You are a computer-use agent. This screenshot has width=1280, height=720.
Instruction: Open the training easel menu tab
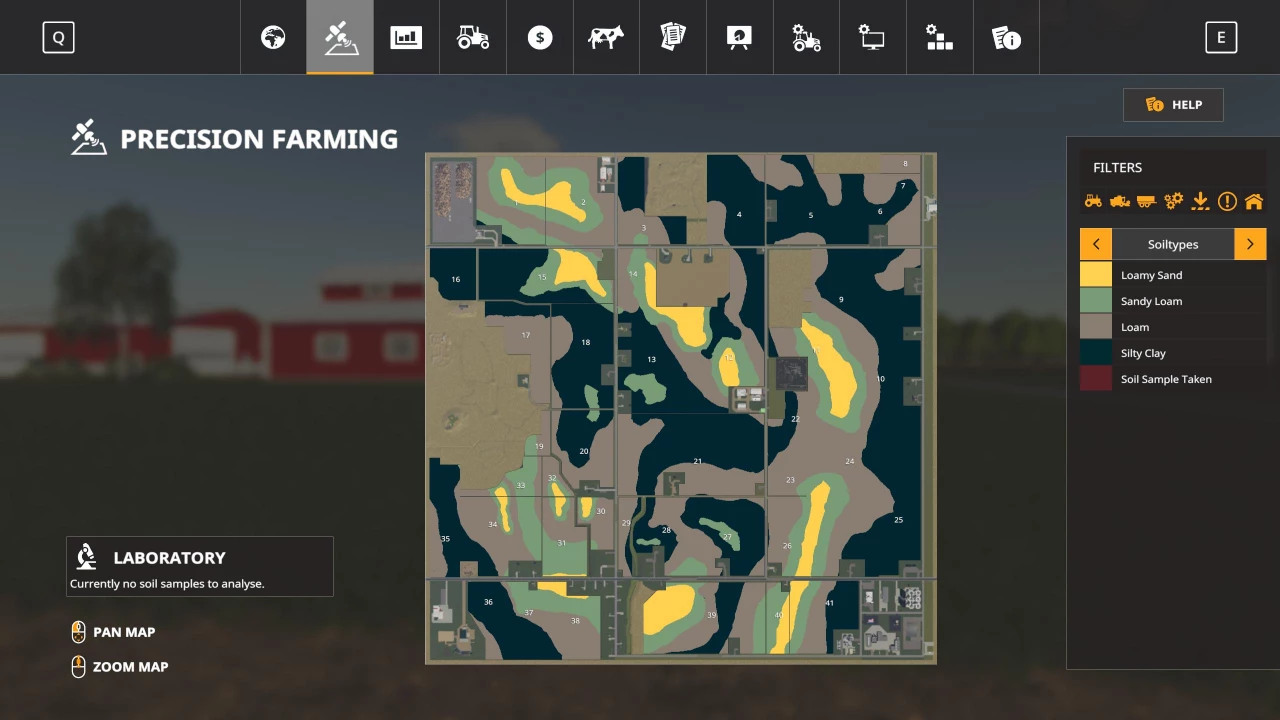(739, 37)
